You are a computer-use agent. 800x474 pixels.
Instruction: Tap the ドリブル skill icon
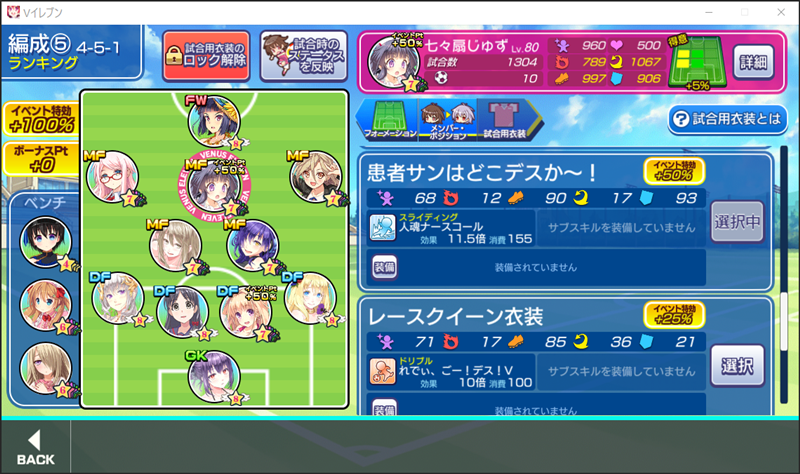click(382, 372)
